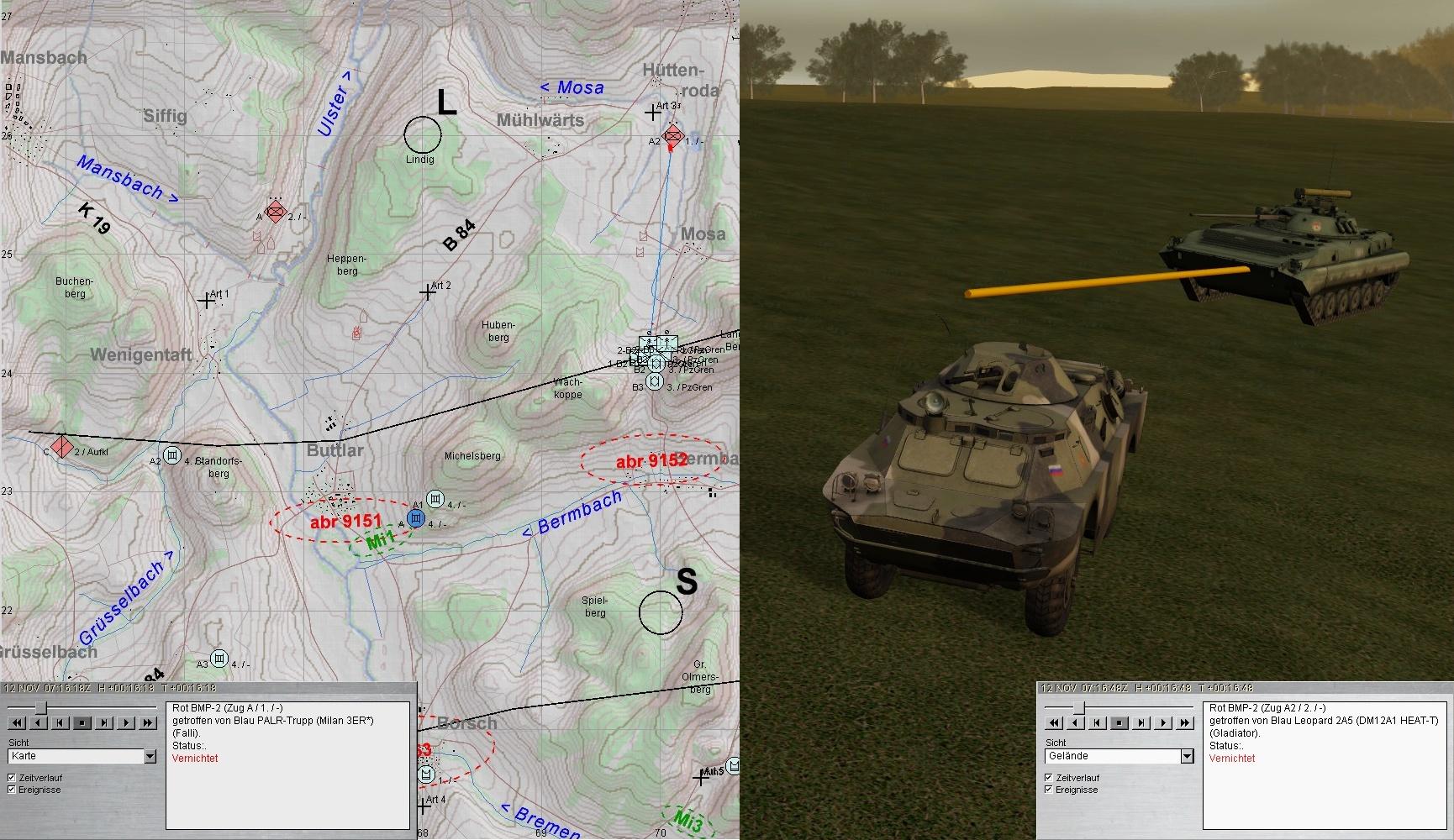Open the Sicht dropdown showing Karte
Image resolution: width=1454 pixels, height=840 pixels.
(x=150, y=757)
